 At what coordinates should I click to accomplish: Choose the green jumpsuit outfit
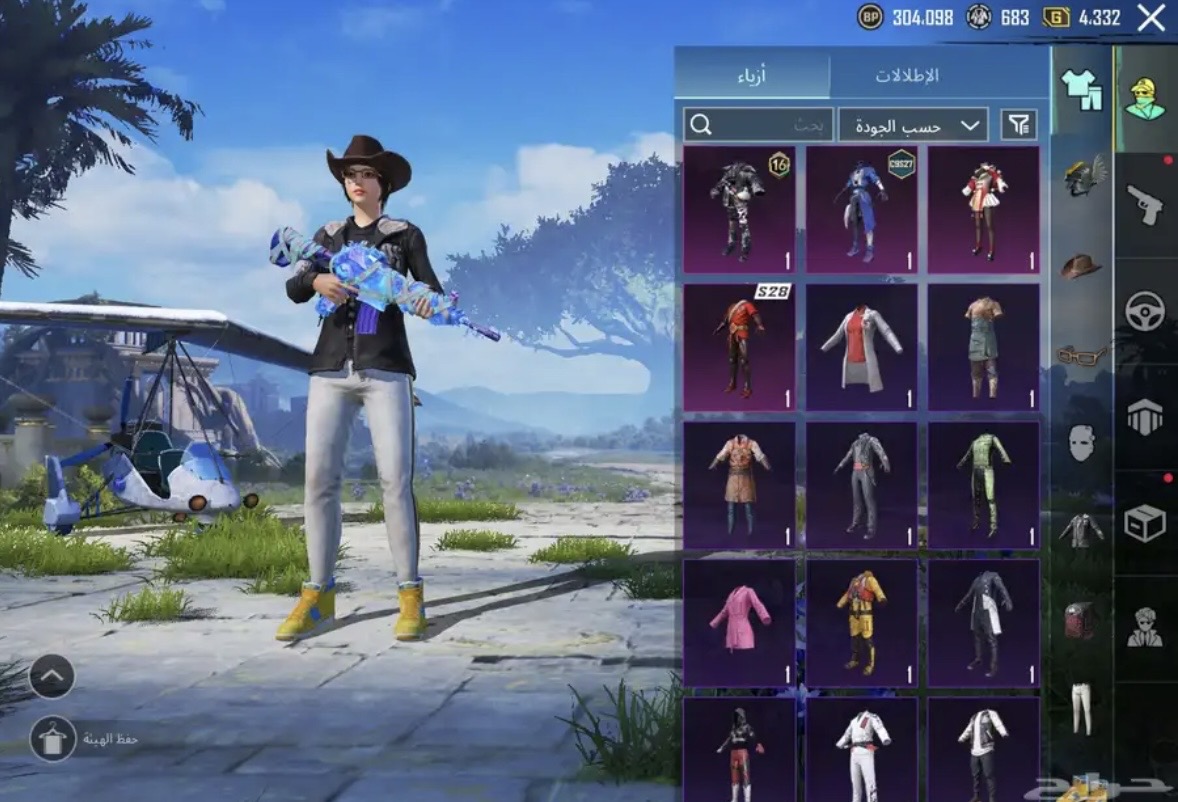984,485
